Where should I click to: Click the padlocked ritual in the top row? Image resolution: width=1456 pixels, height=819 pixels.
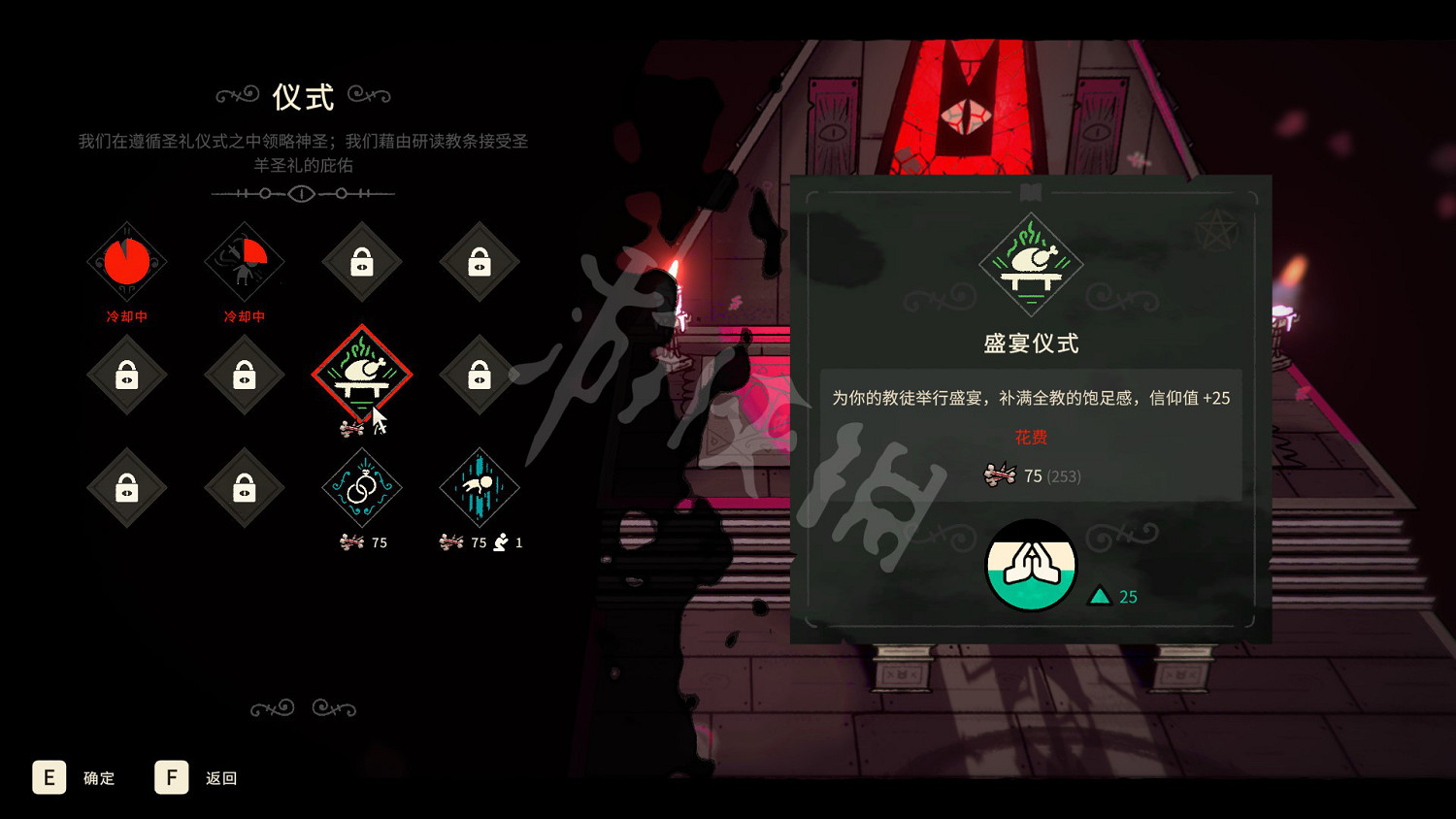[x=361, y=262]
